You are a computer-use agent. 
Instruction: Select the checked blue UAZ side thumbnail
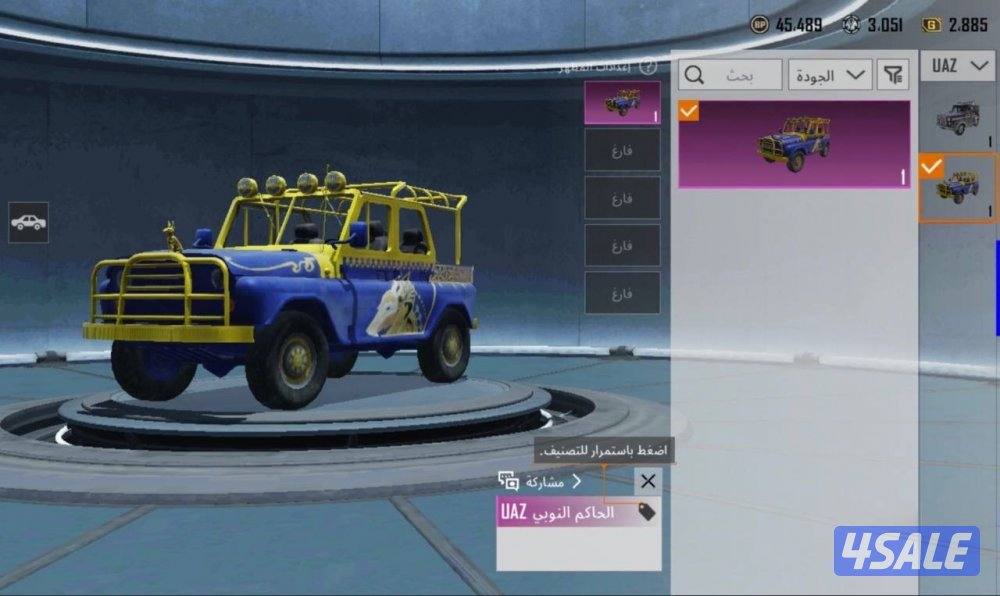[x=957, y=188]
